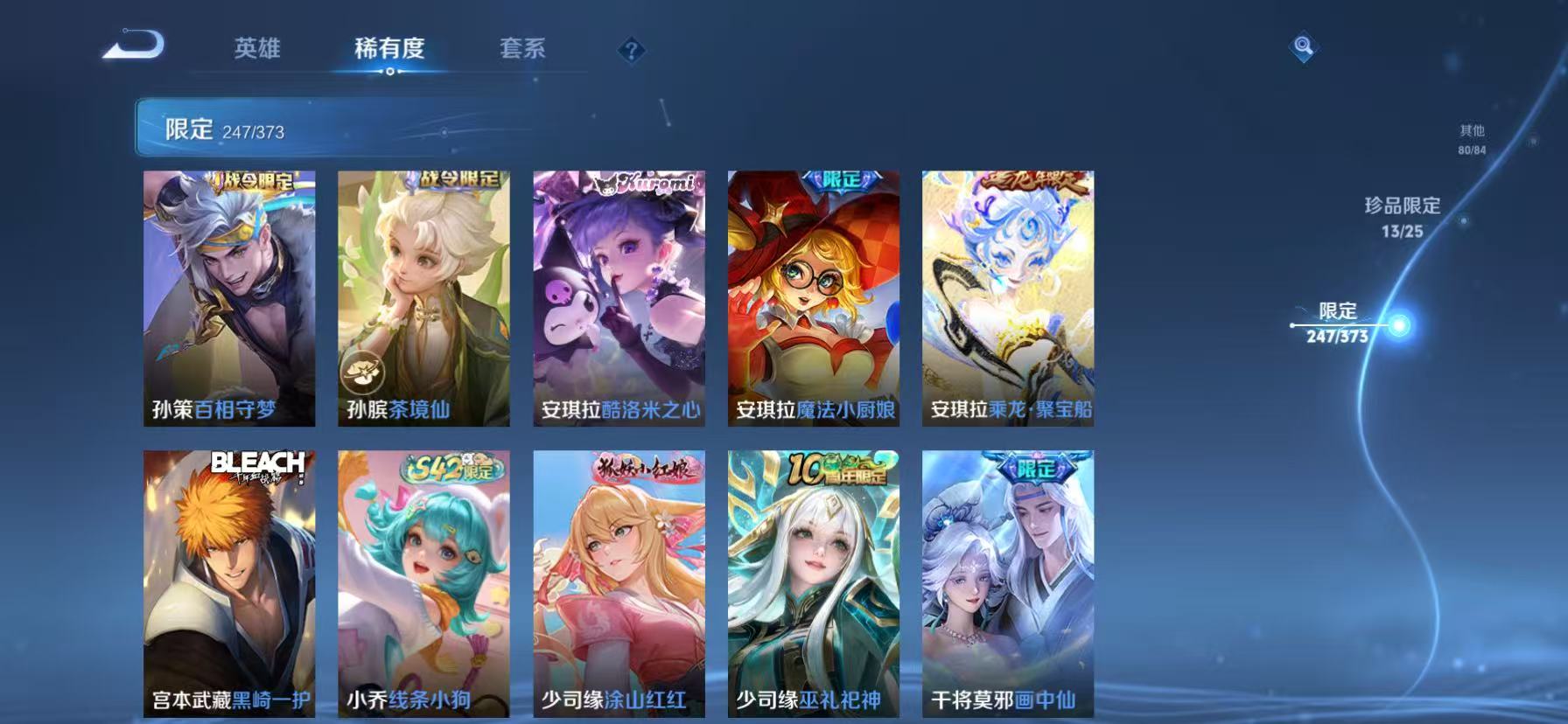This screenshot has width=1568, height=724.
Task: Select the 稀有度 tab
Action: point(390,50)
